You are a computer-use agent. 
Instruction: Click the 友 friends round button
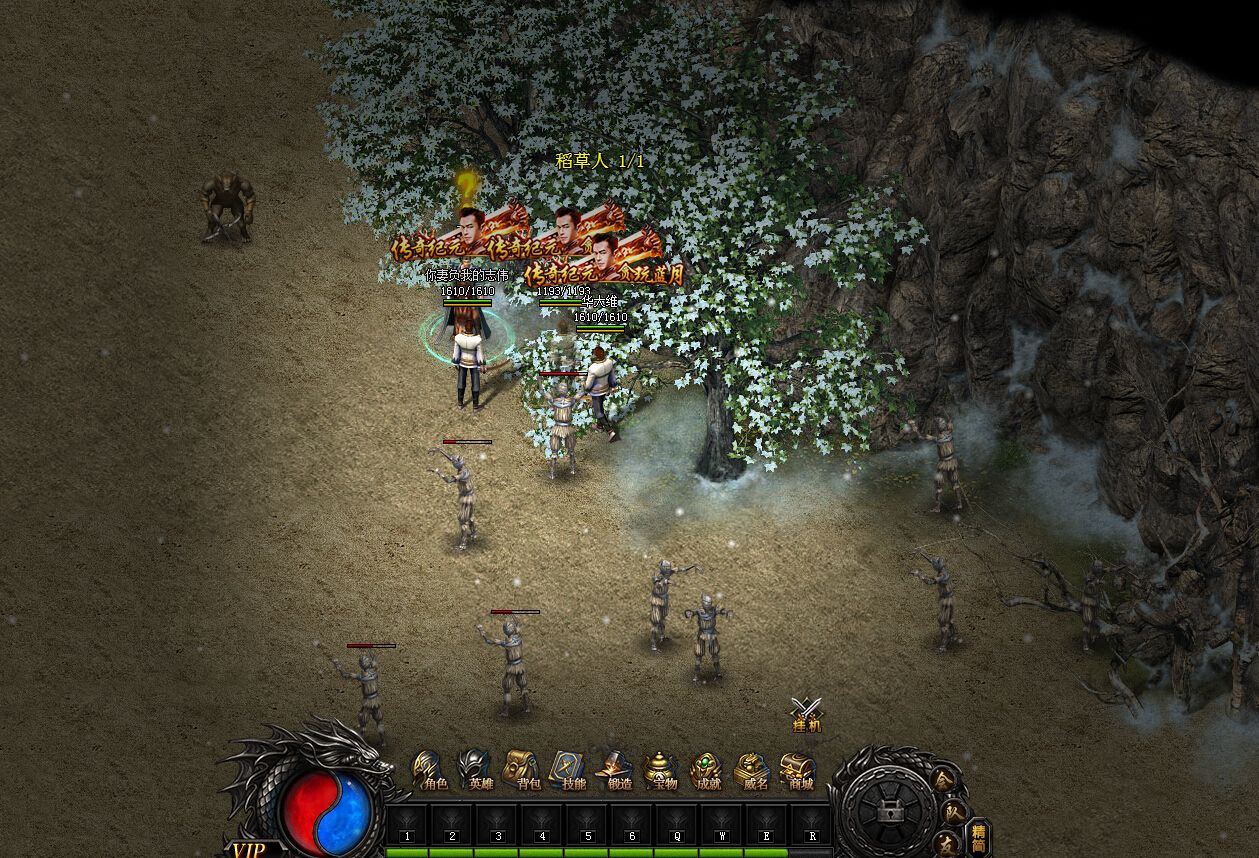pos(945,844)
